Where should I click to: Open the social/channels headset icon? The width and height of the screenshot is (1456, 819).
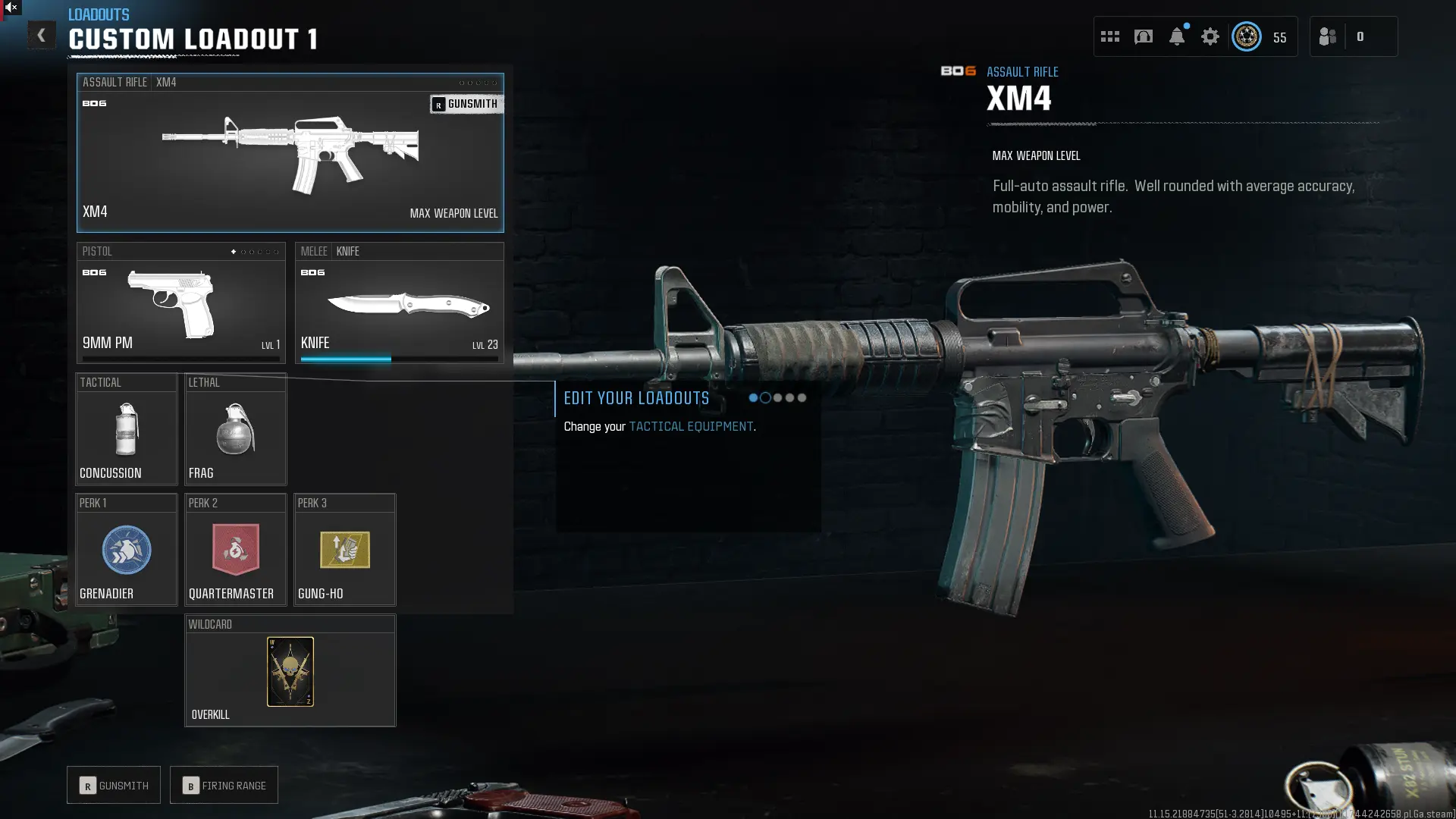(x=1144, y=36)
